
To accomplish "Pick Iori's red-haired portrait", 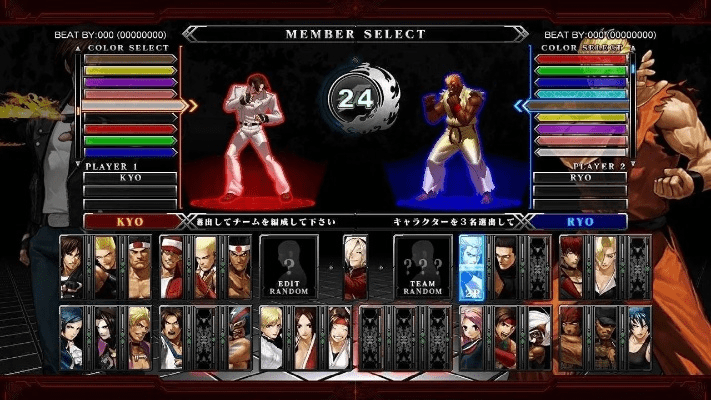I will pos(571,266).
